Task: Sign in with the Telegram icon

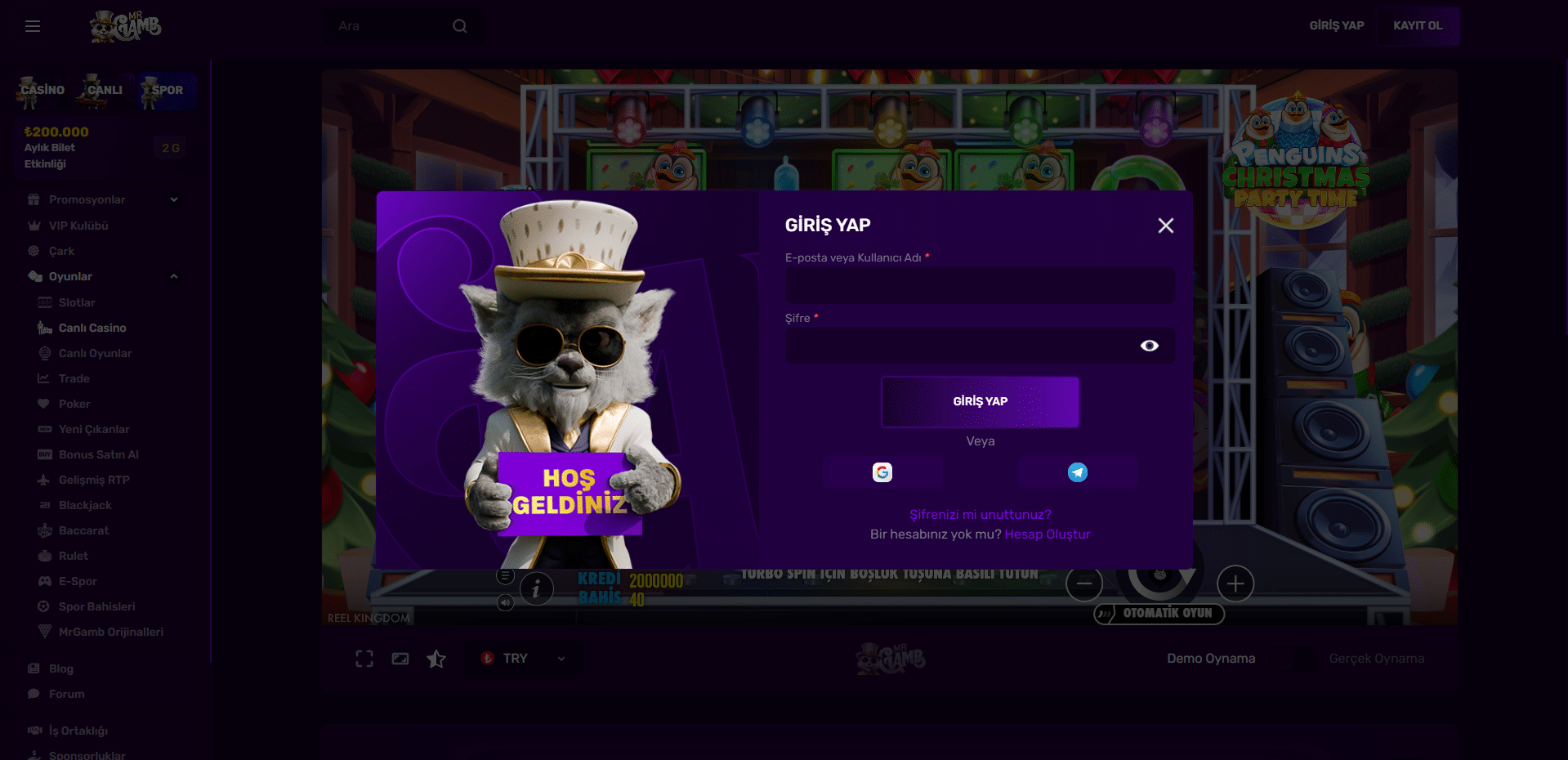Action: coord(1078,472)
